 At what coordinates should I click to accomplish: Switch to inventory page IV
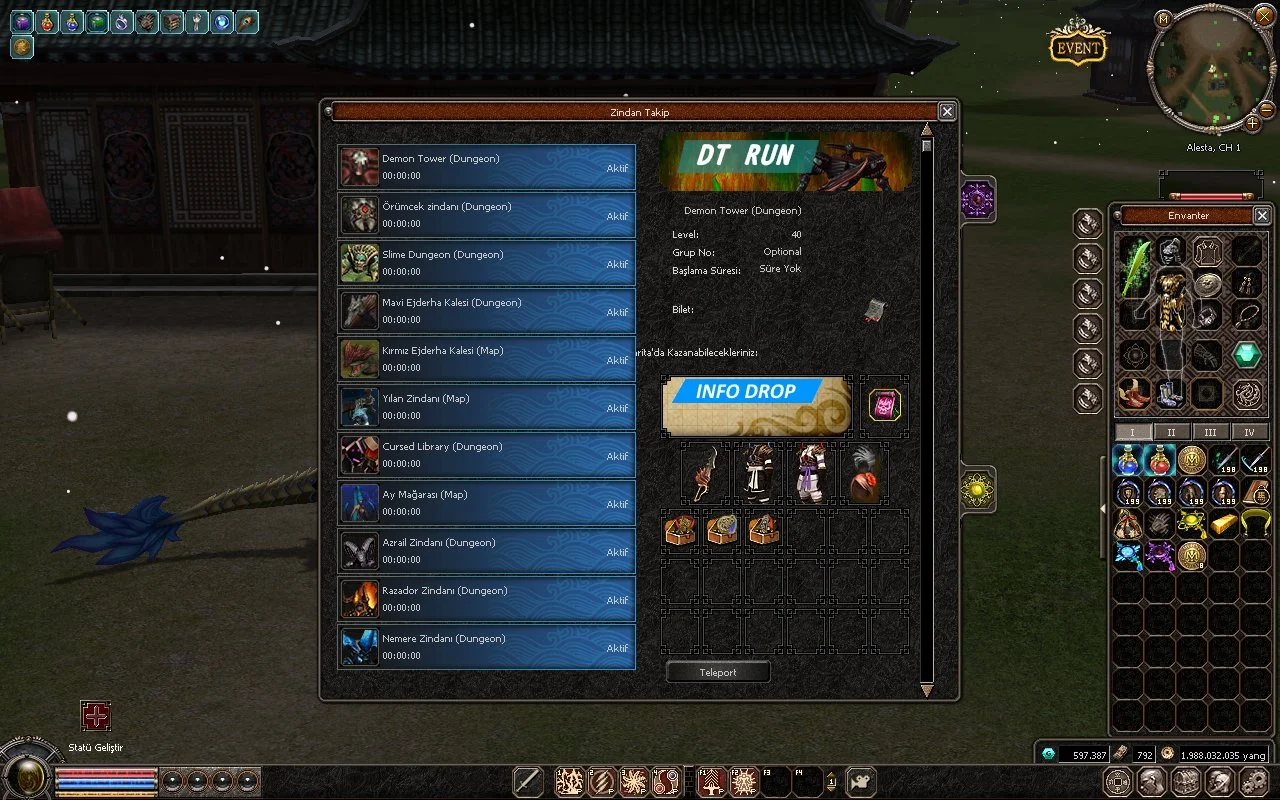(x=1249, y=432)
